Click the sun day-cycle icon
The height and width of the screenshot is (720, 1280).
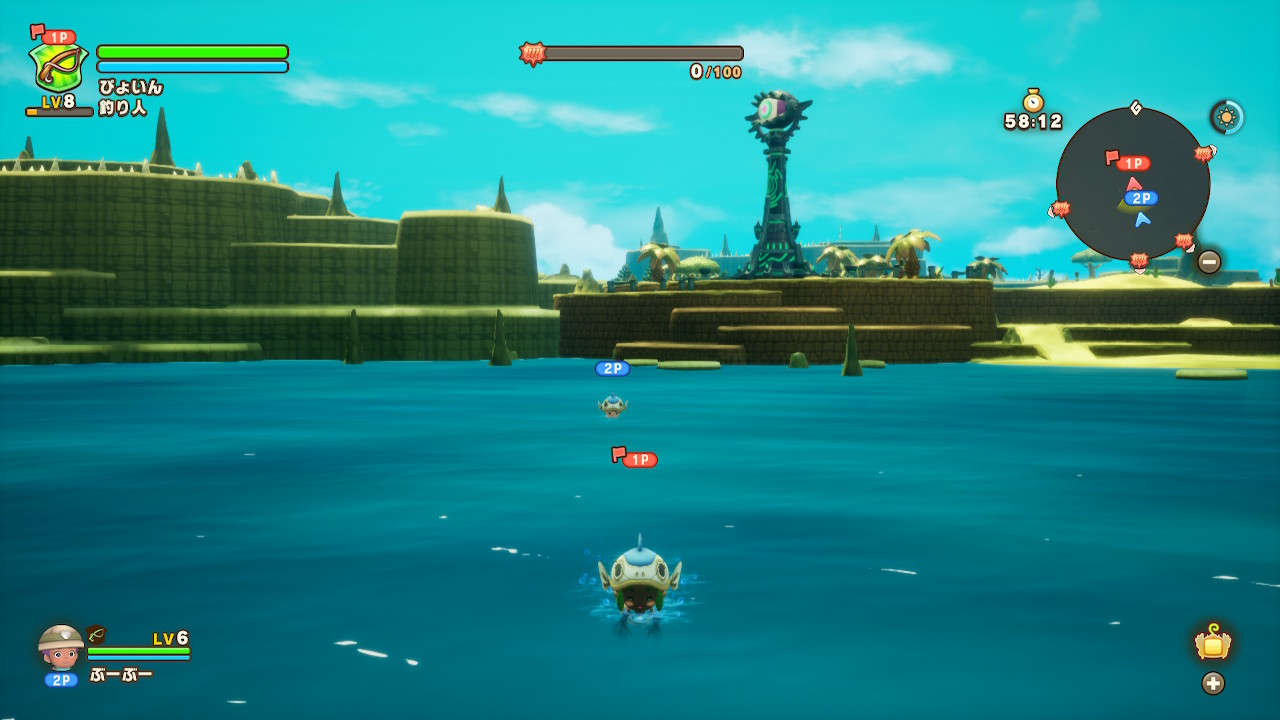pyautogui.click(x=1227, y=117)
